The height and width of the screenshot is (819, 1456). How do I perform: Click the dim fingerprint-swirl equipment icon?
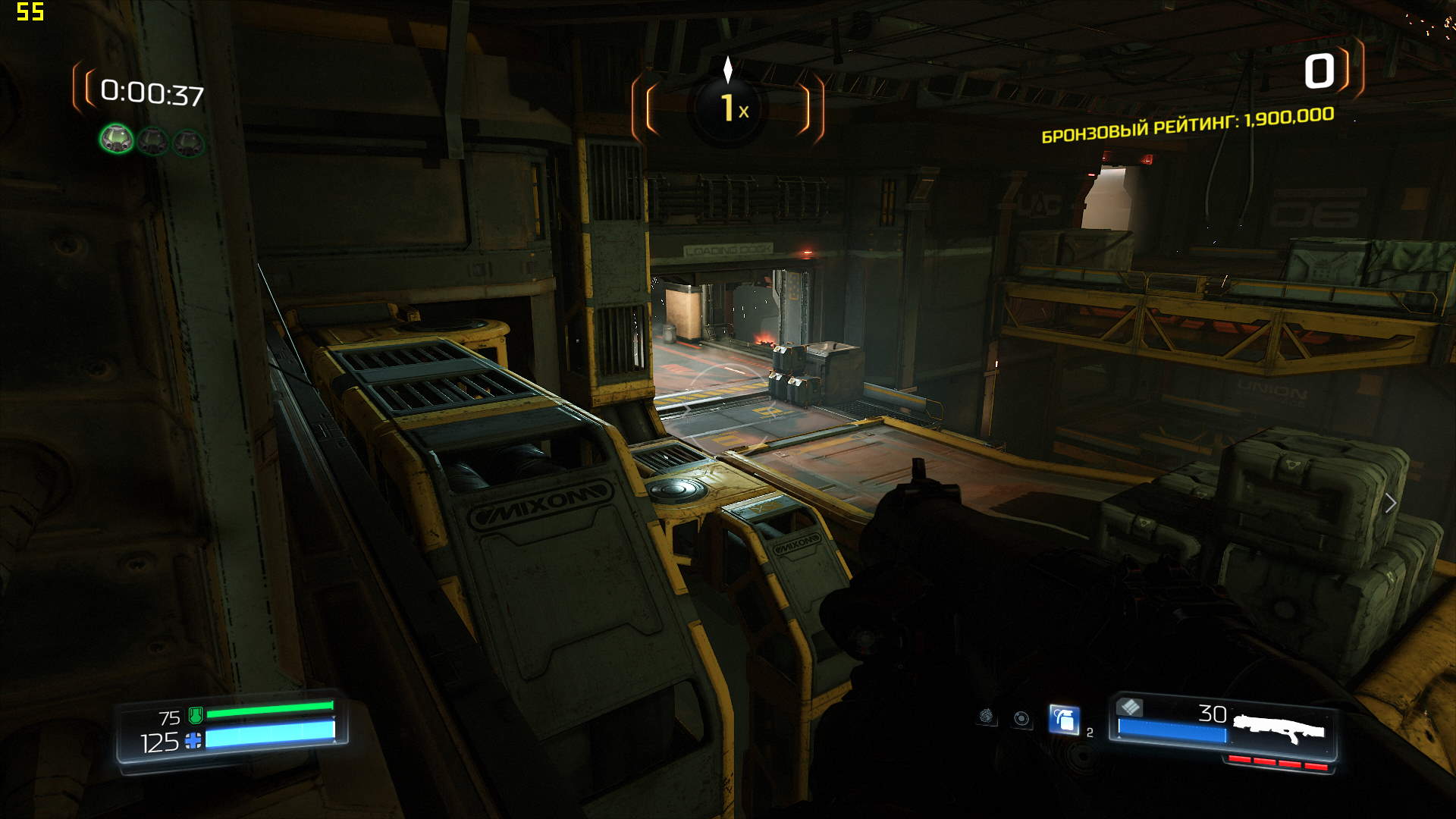tap(986, 716)
